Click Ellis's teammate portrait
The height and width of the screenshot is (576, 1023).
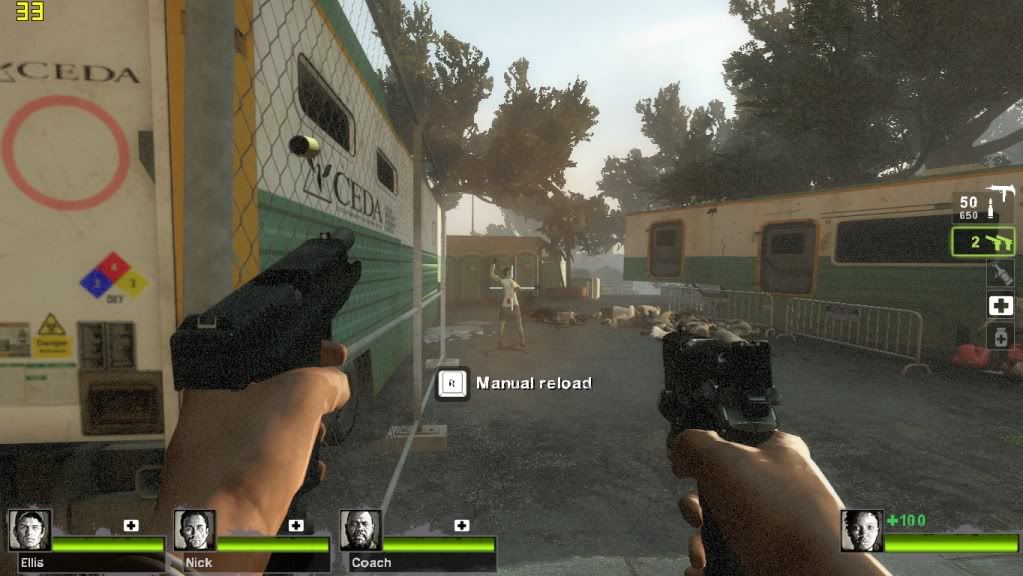click(x=30, y=530)
